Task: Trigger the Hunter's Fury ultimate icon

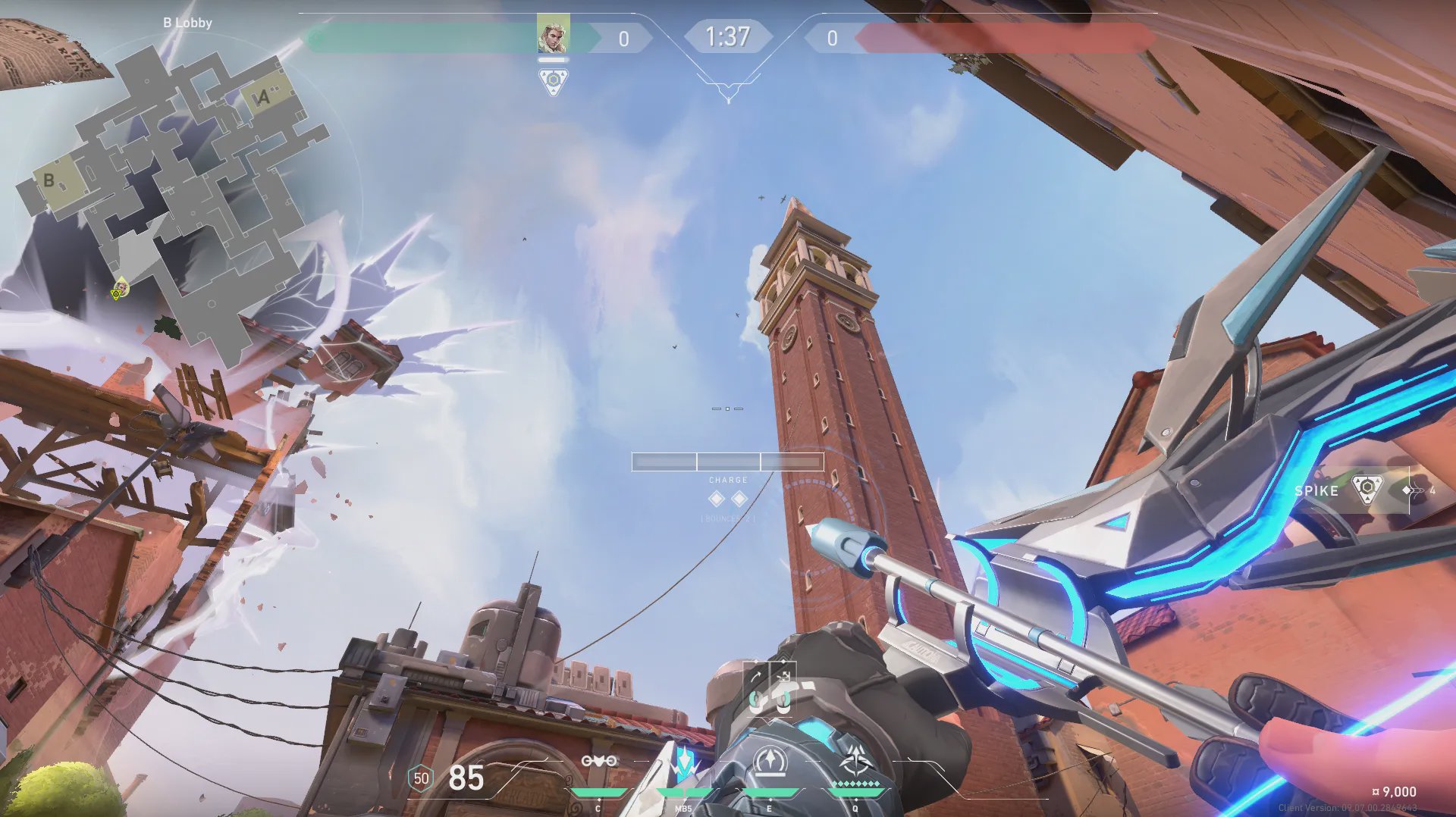Action: coord(856,760)
